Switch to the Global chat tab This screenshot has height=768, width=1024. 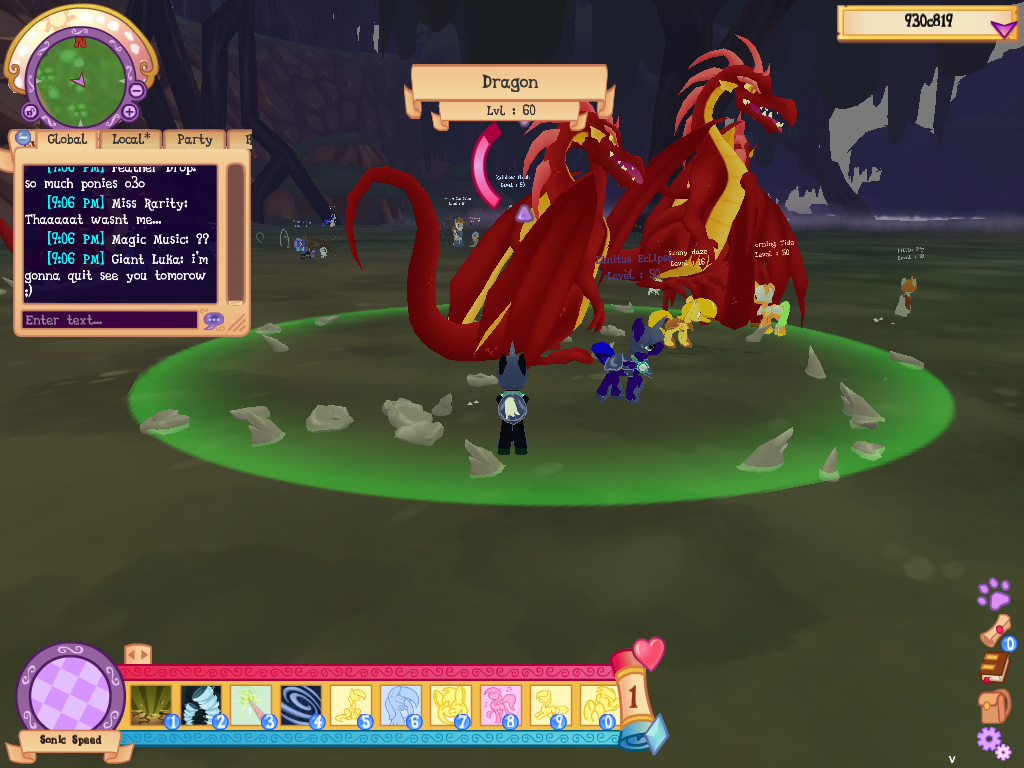pos(66,140)
